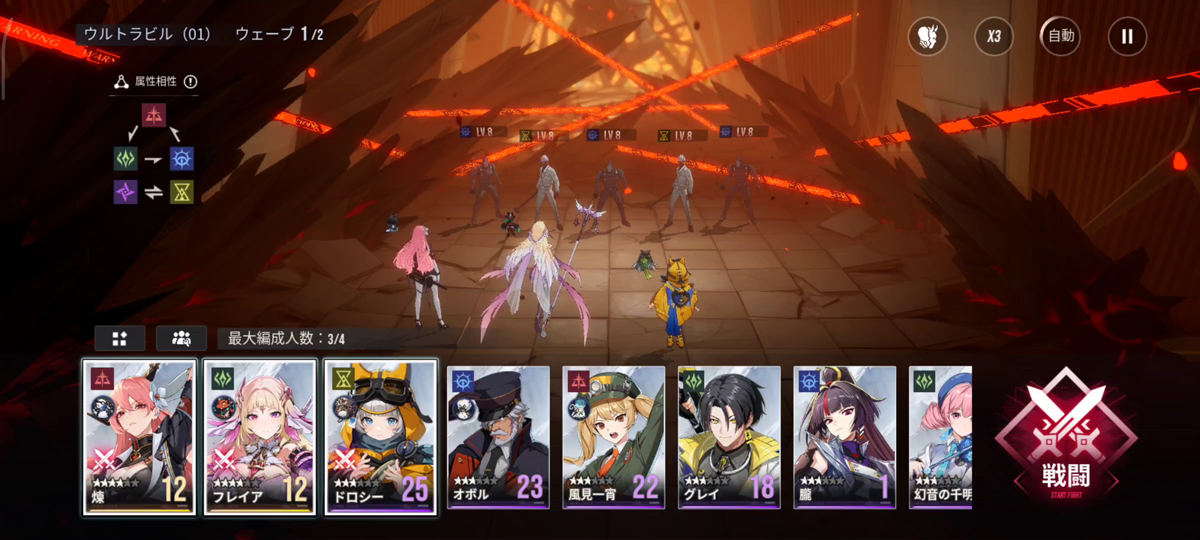The height and width of the screenshot is (540, 1200).
Task: Select the 煉 character card
Action: coord(139,438)
